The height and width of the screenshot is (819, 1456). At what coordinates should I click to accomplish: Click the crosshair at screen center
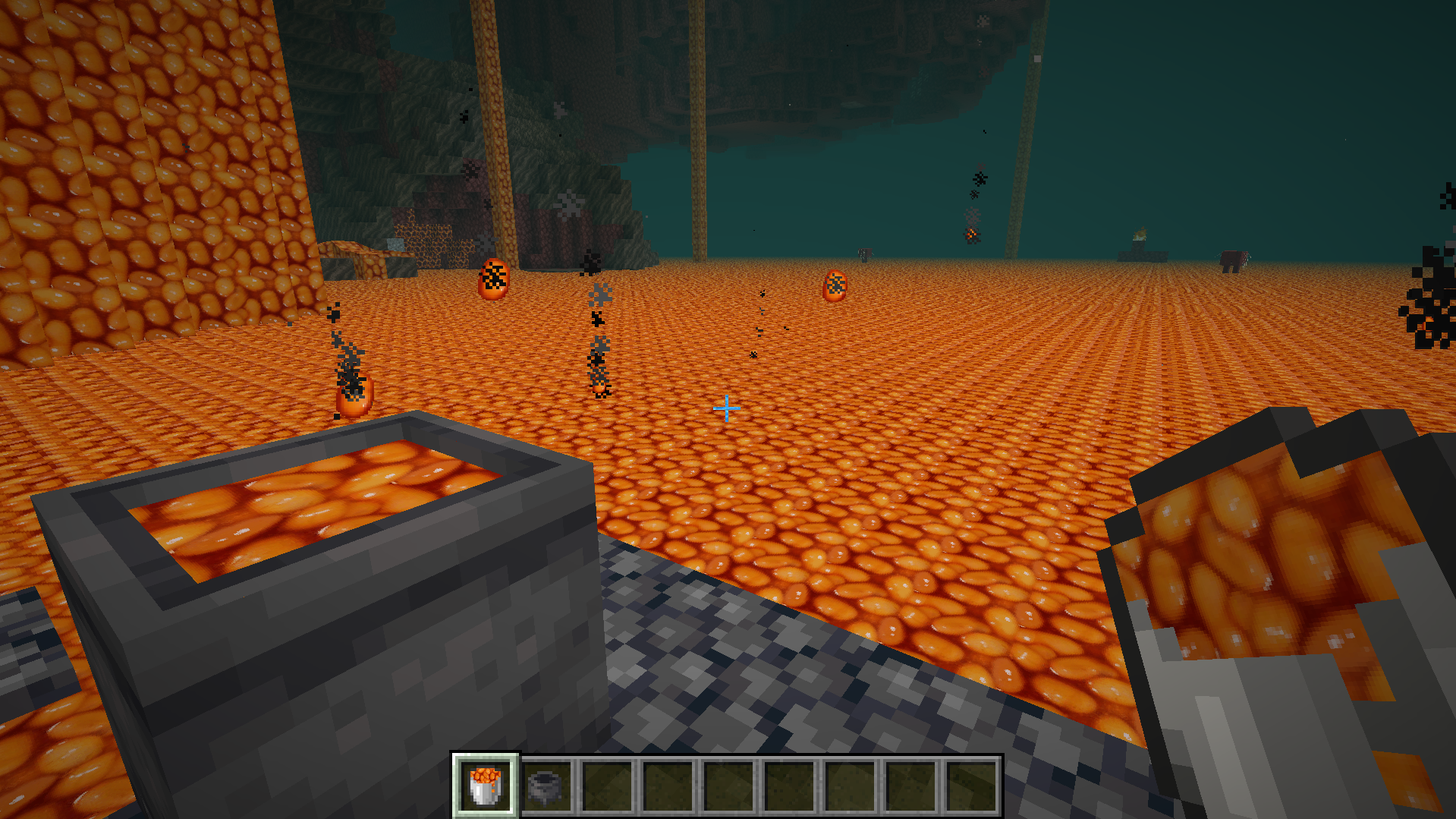[727, 408]
